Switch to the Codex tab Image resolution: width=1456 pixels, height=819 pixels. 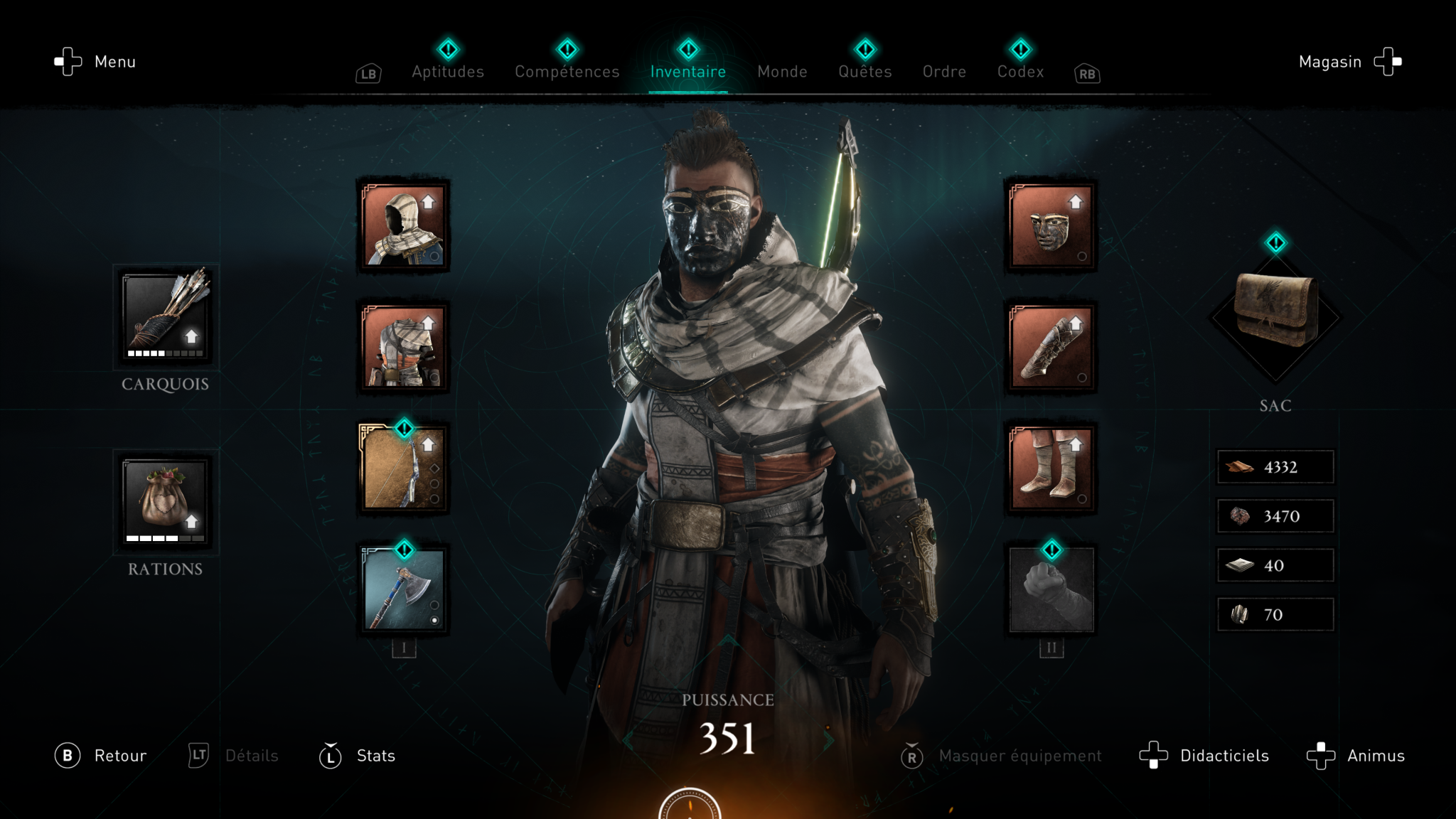(x=1020, y=71)
